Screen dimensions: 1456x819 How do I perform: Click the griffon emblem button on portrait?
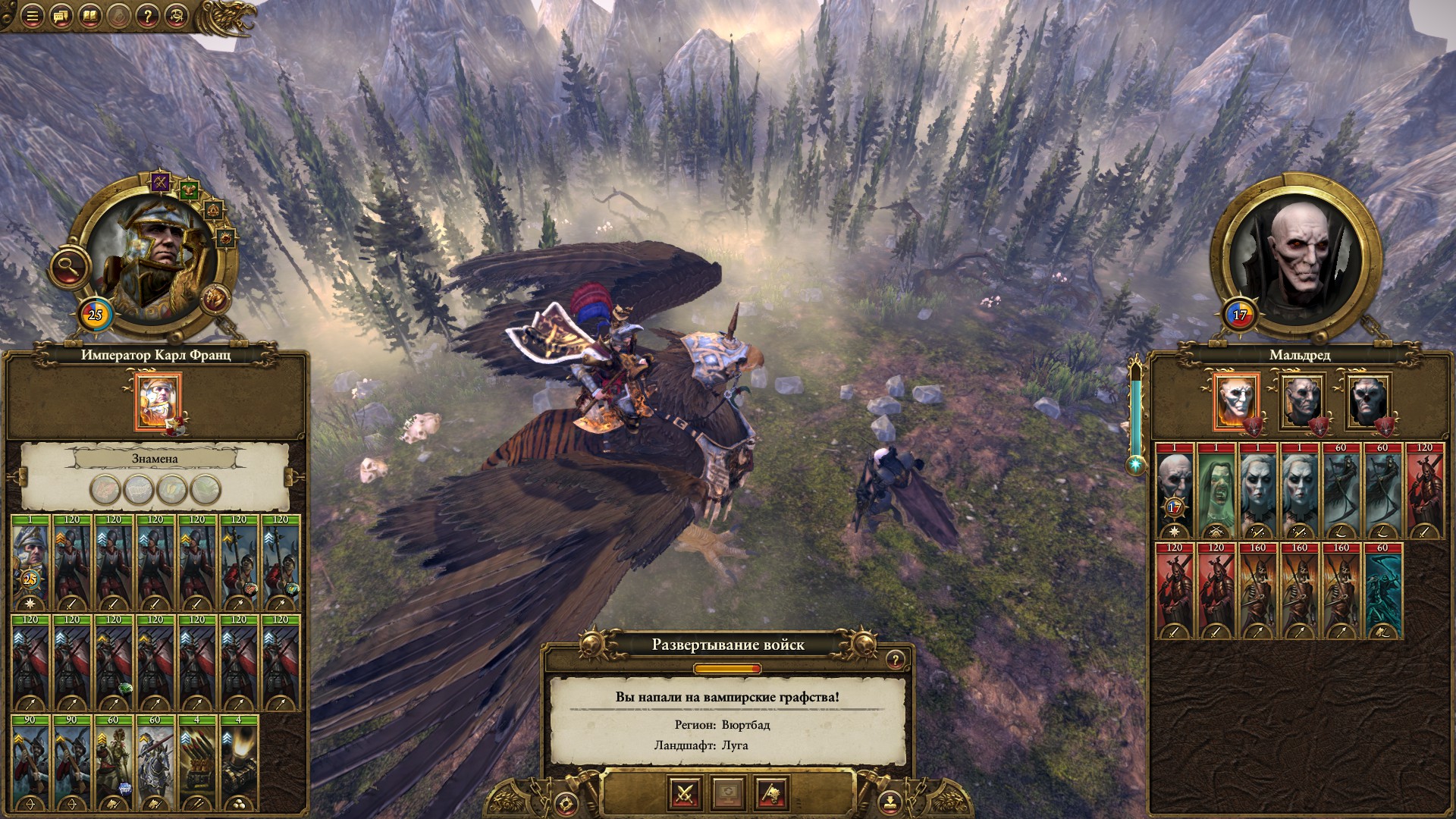pyautogui.click(x=217, y=299)
